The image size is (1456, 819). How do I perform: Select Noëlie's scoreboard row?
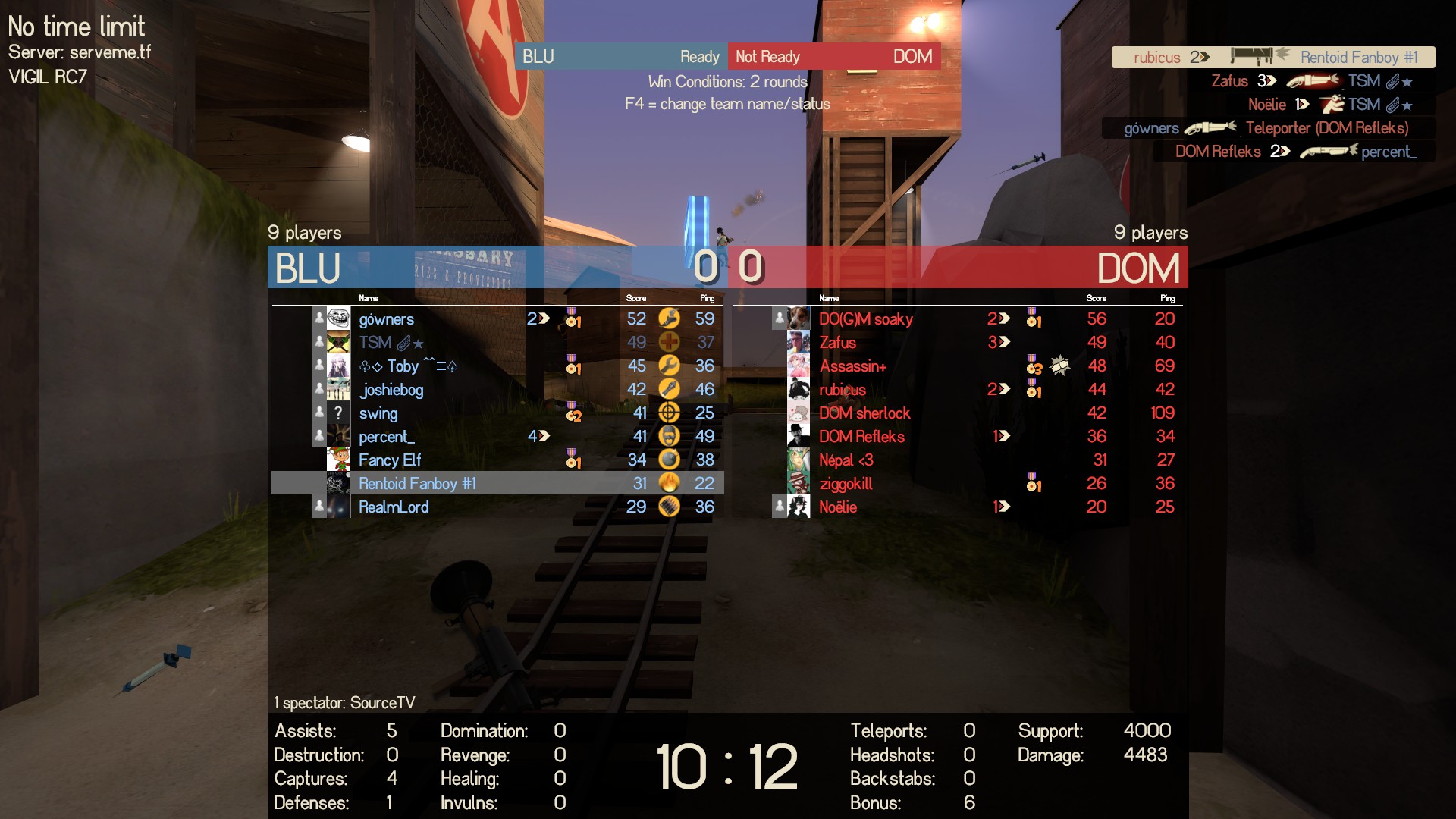838,507
